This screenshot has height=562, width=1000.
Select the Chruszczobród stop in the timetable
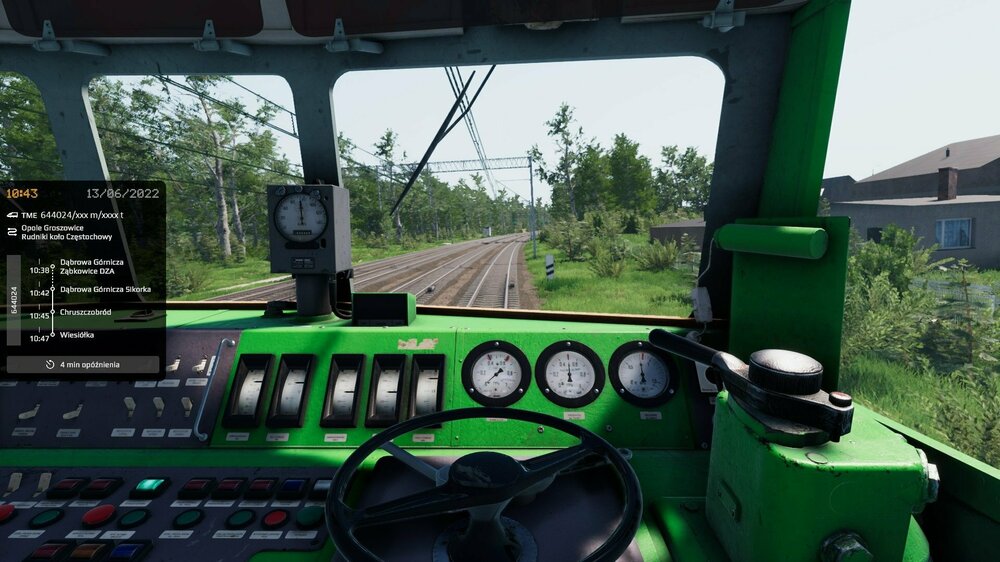coord(85,312)
